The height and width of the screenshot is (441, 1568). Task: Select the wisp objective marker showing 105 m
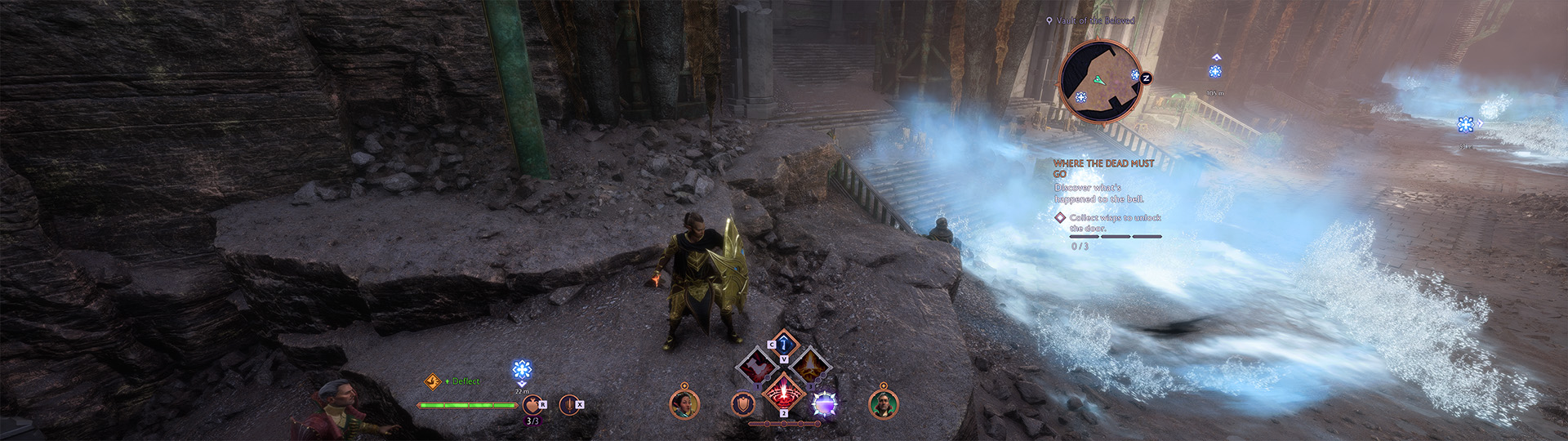(x=1215, y=72)
